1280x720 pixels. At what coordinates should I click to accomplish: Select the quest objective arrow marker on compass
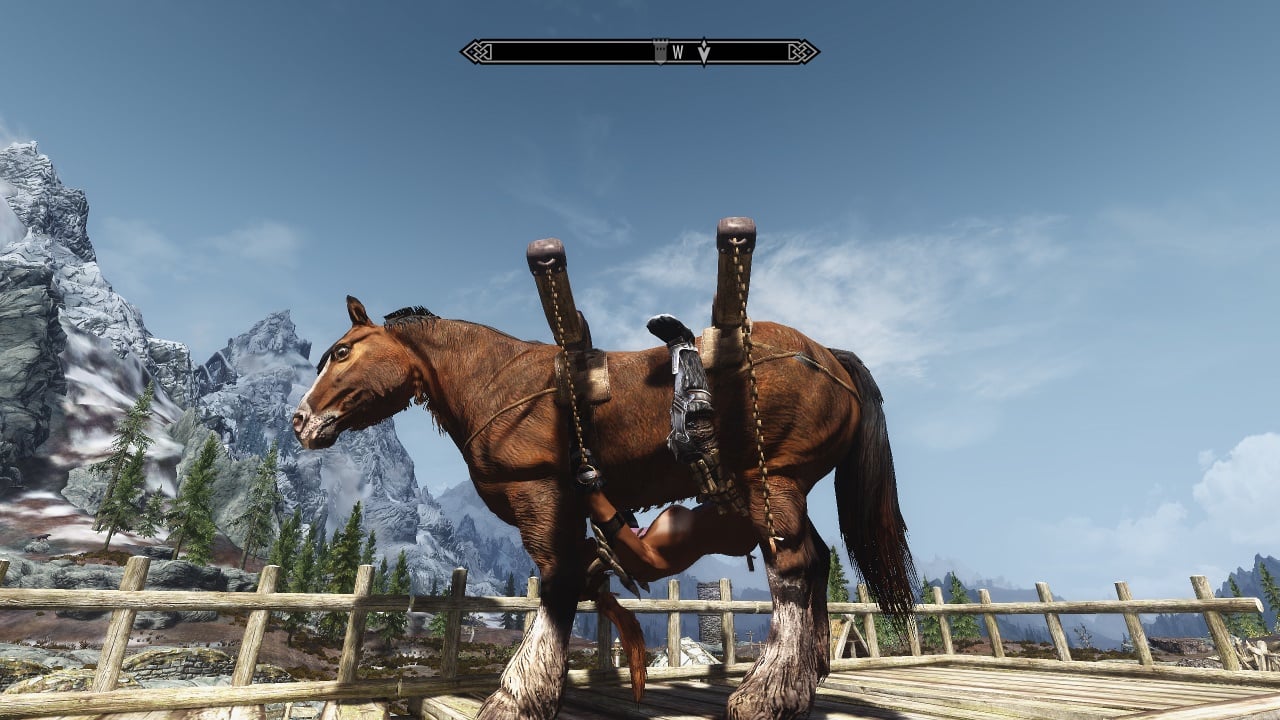[704, 50]
